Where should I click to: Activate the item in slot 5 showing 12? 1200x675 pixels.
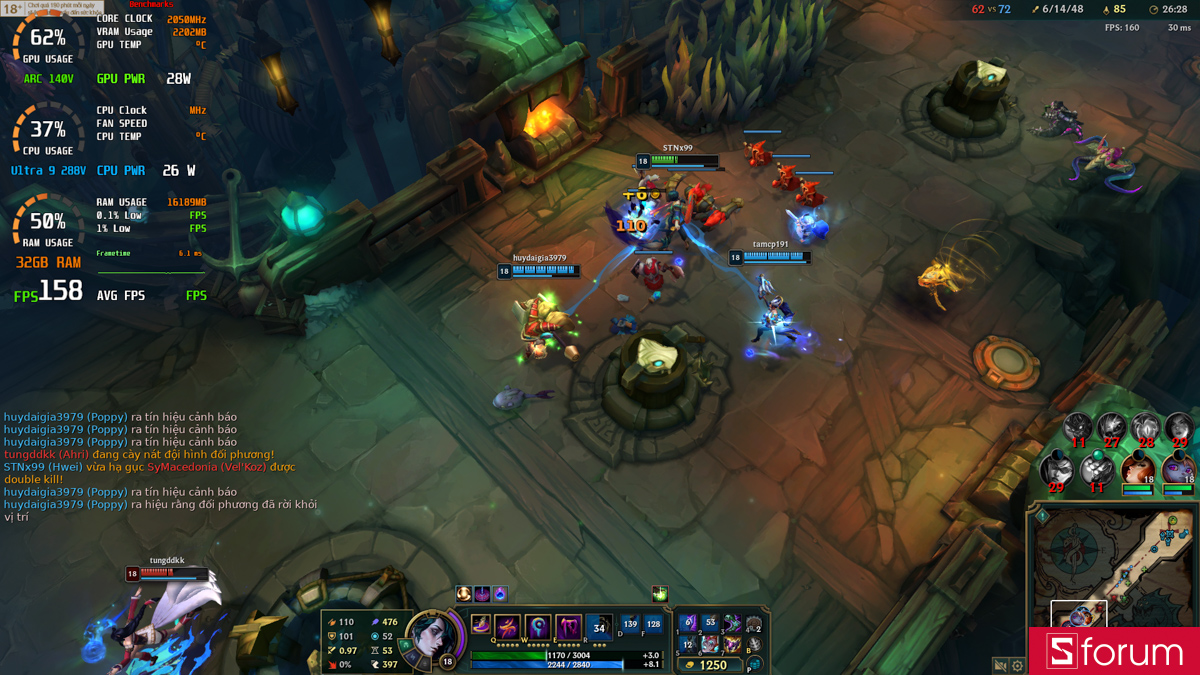(x=687, y=645)
